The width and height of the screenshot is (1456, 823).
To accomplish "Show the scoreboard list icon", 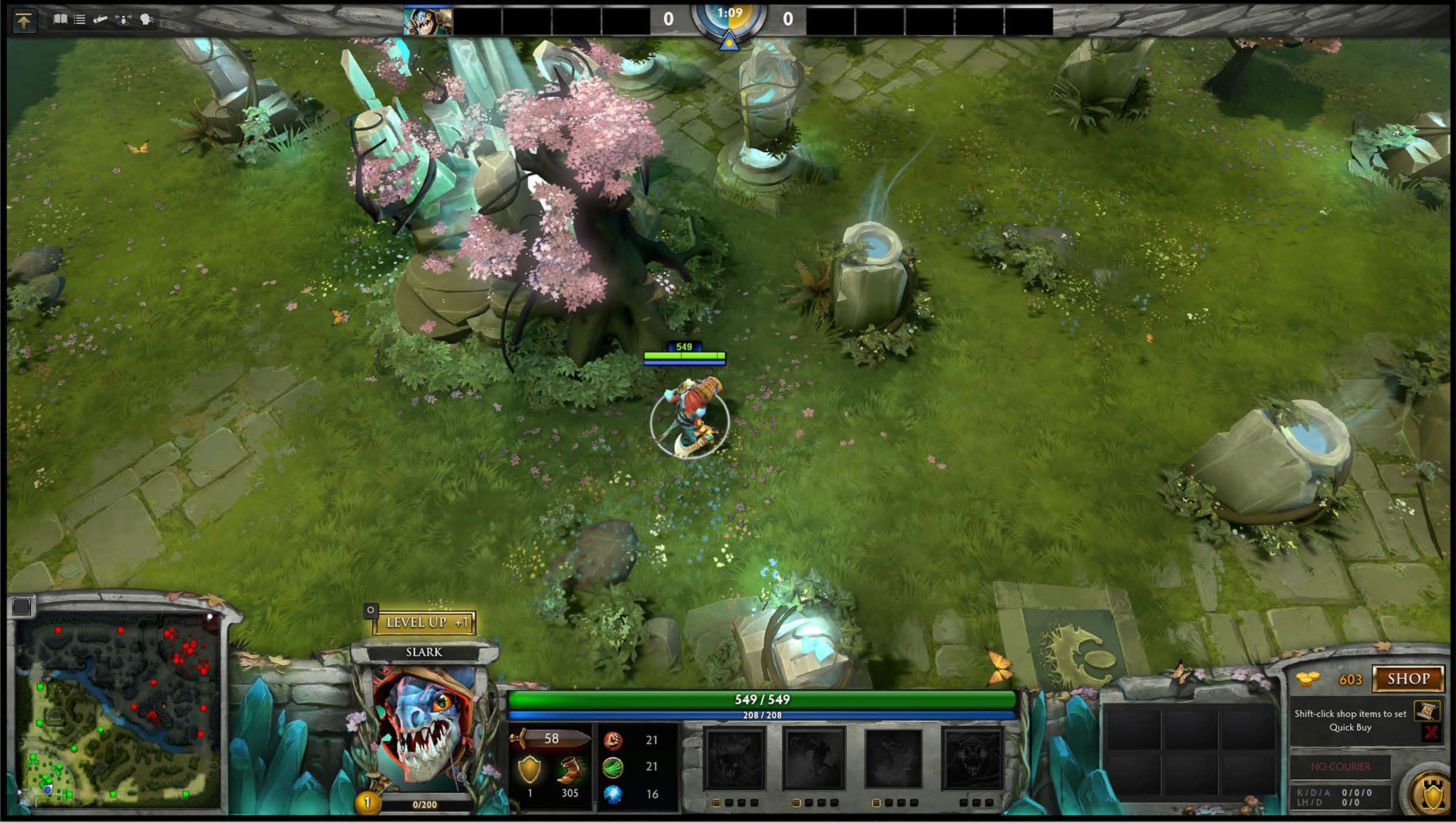I will pos(80,20).
